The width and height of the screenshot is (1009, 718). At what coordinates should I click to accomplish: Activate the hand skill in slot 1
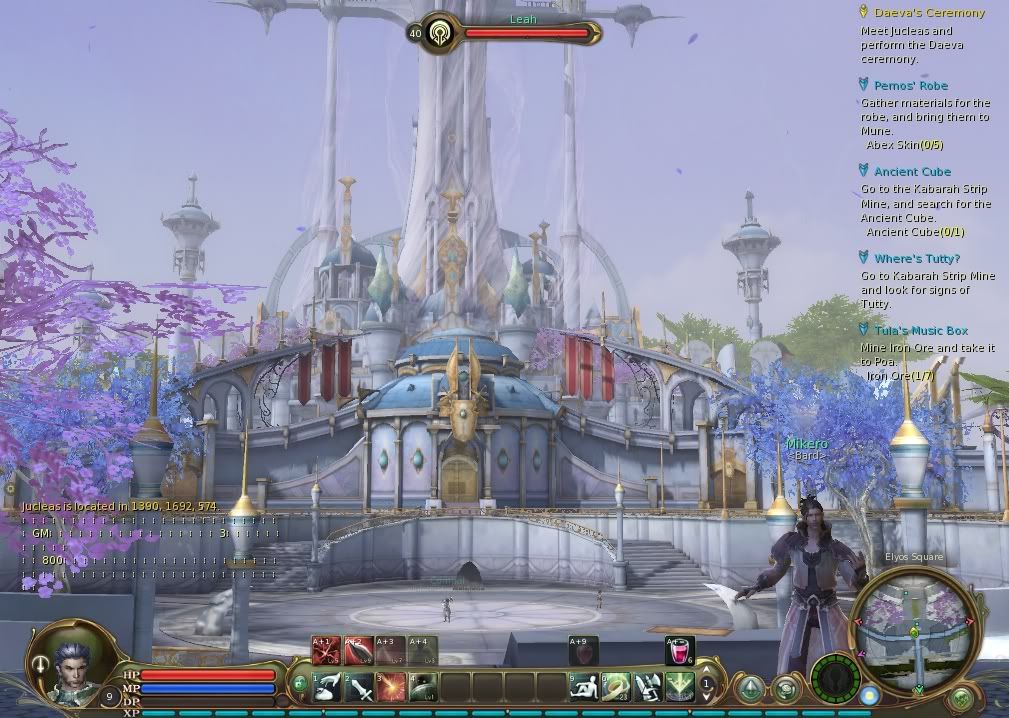point(327,686)
